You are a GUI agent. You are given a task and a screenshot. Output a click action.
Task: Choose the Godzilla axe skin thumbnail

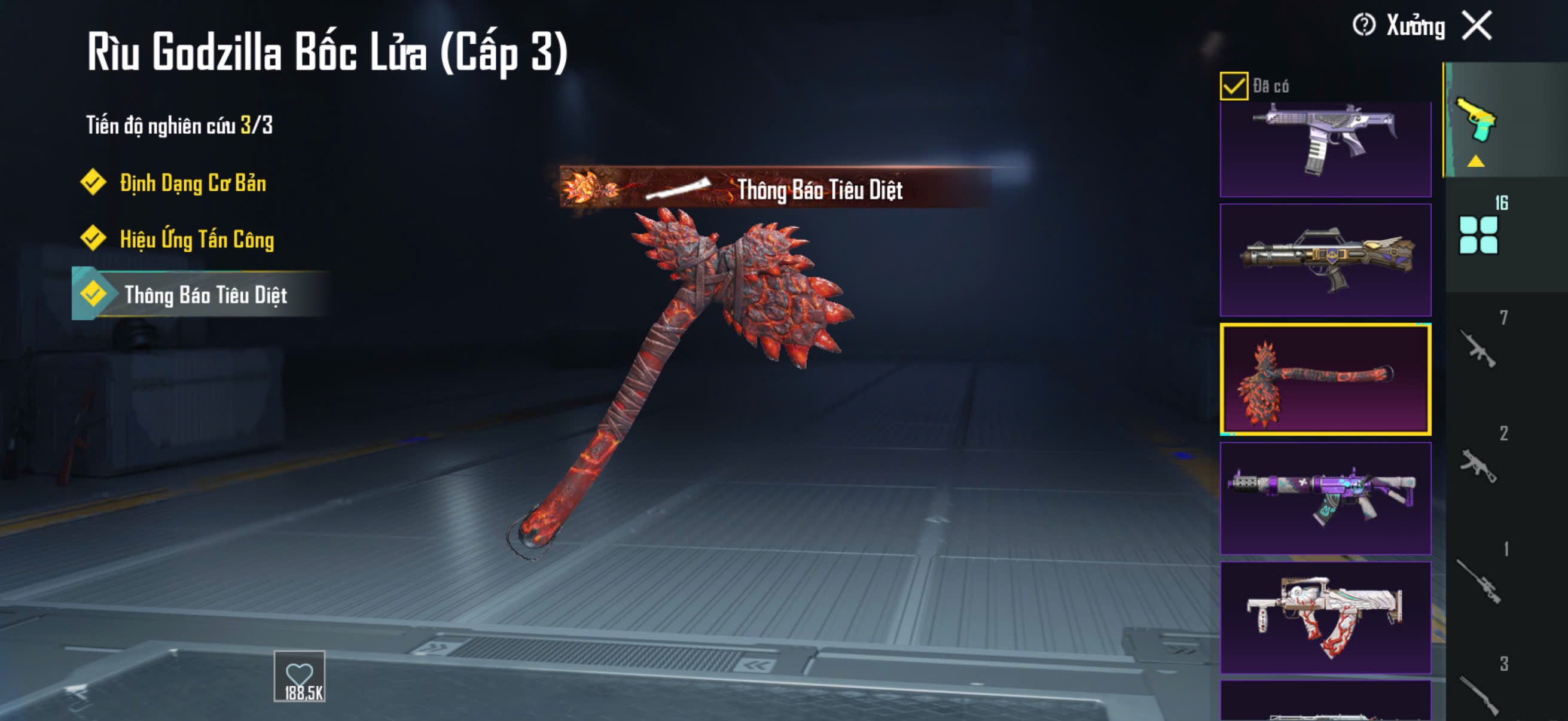(x=1325, y=379)
